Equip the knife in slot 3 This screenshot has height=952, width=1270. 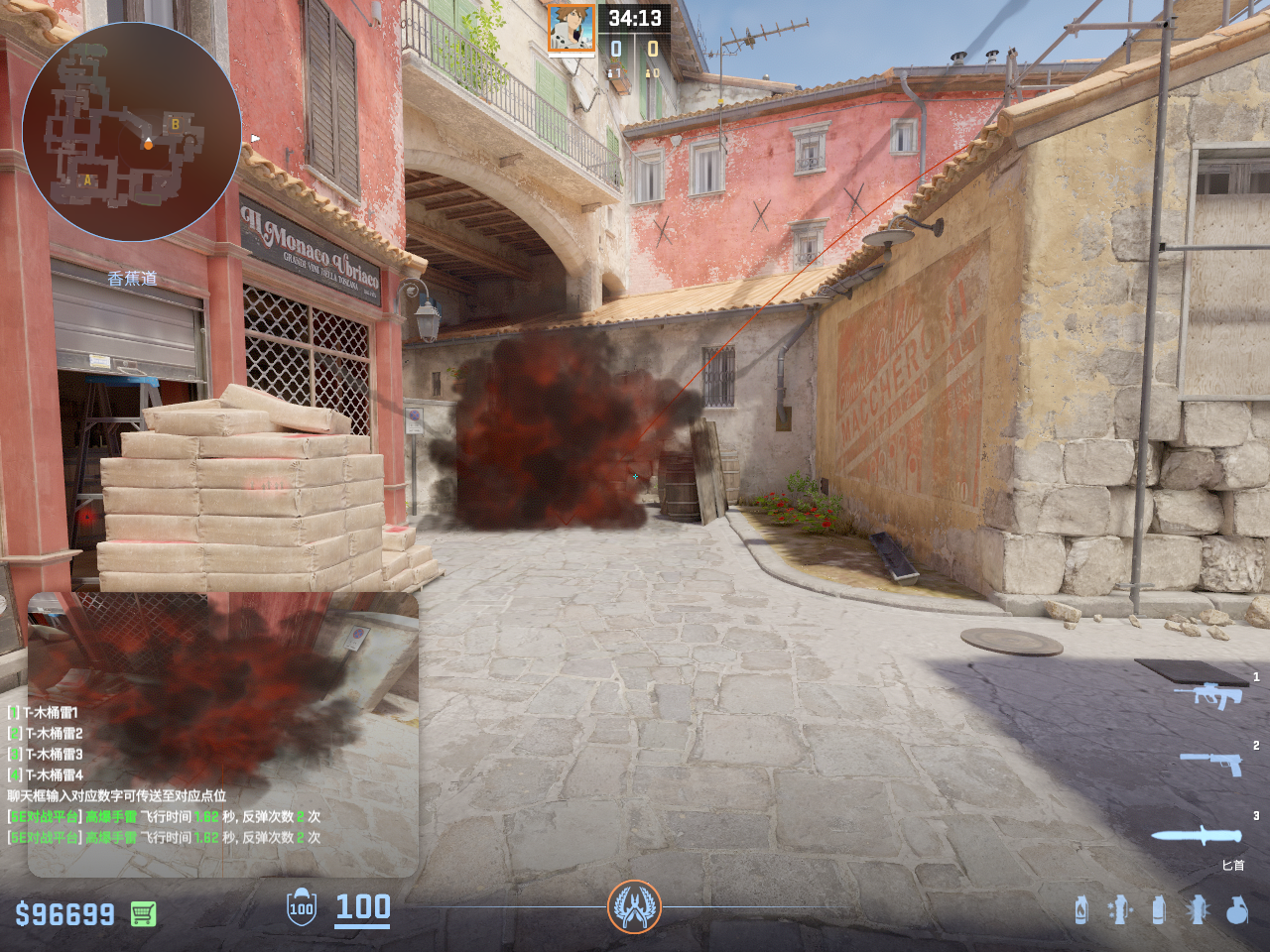[x=1197, y=835]
